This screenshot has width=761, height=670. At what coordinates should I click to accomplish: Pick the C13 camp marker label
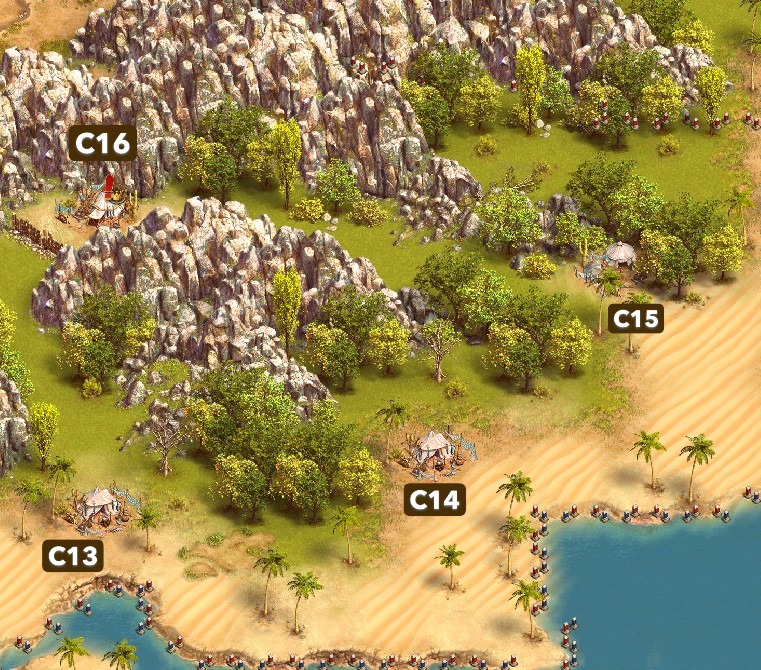[x=73, y=555]
